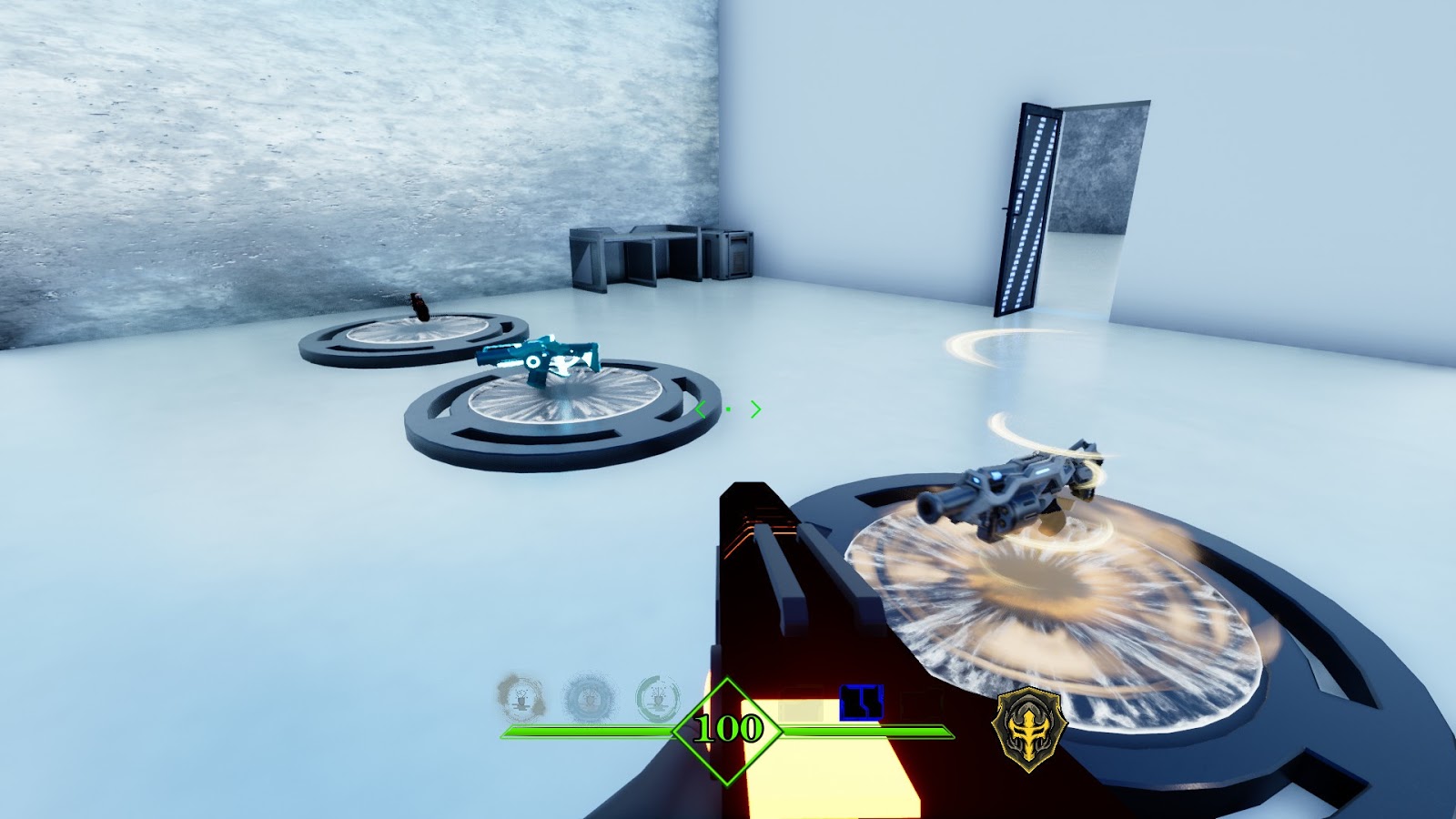Click the left chevron beside the crosshair
Screen dimensions: 1456x819
click(x=702, y=409)
